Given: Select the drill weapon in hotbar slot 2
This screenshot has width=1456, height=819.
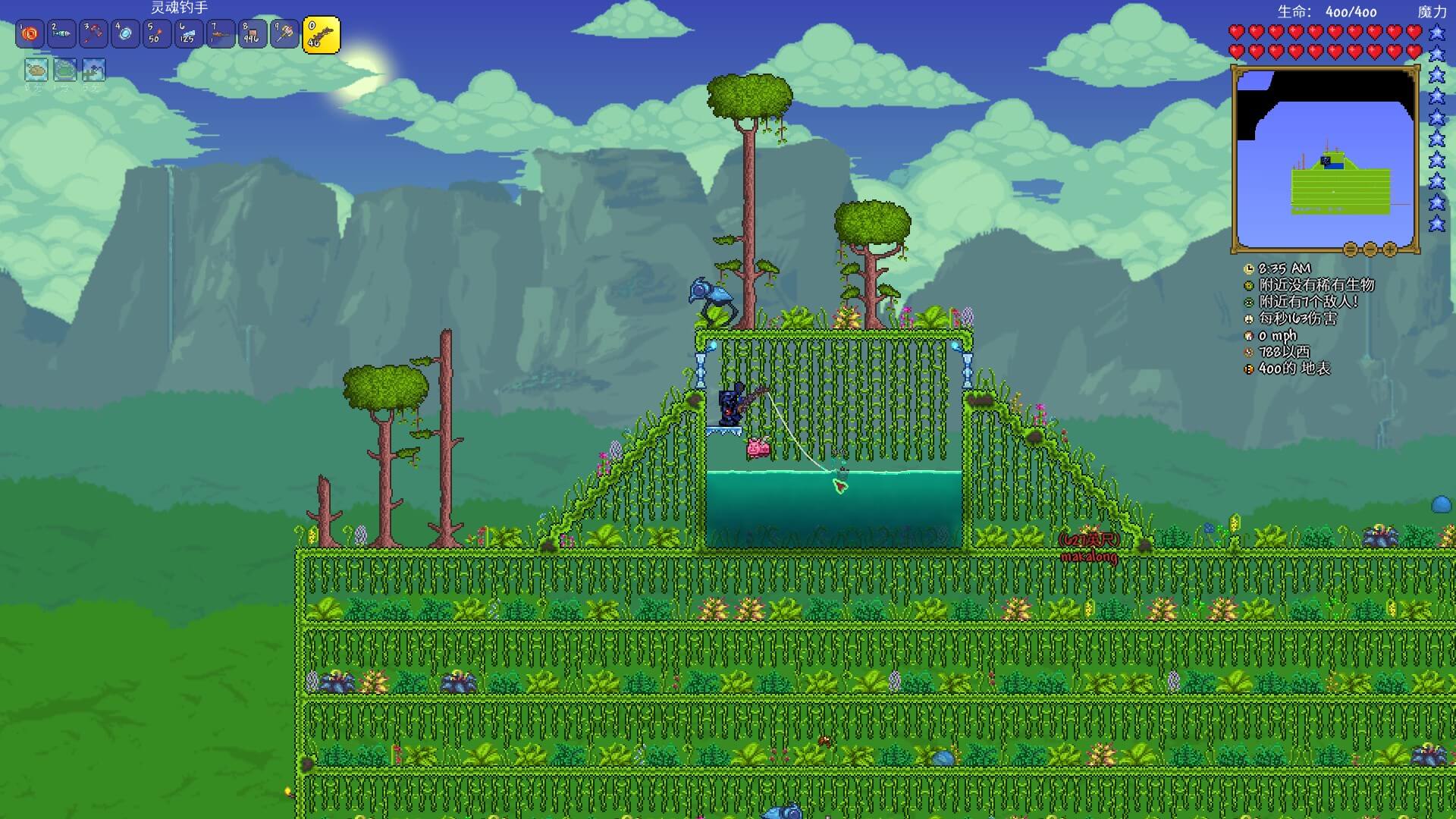Looking at the screenshot, I should coord(62,34).
